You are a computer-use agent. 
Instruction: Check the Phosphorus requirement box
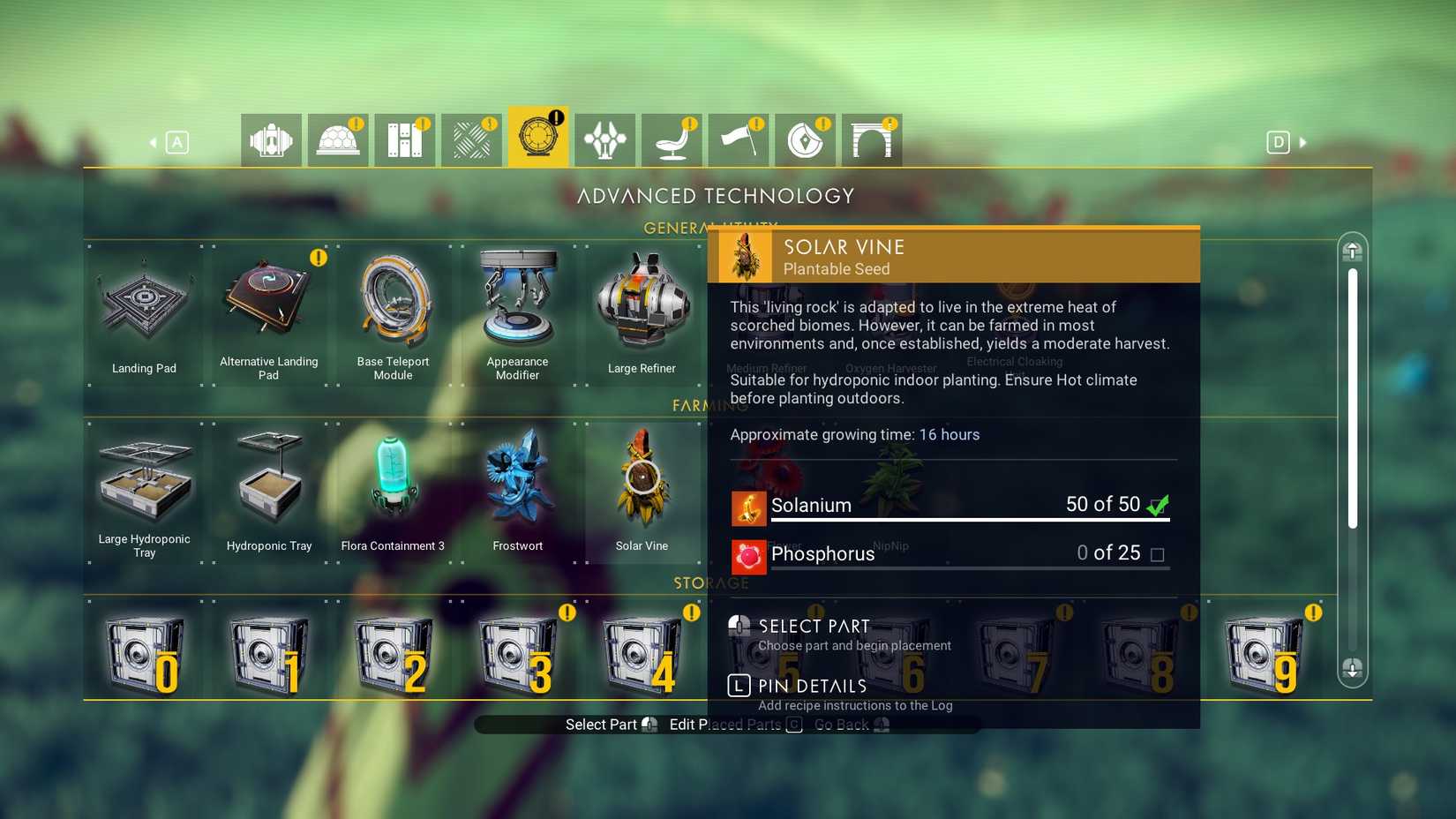1159,553
